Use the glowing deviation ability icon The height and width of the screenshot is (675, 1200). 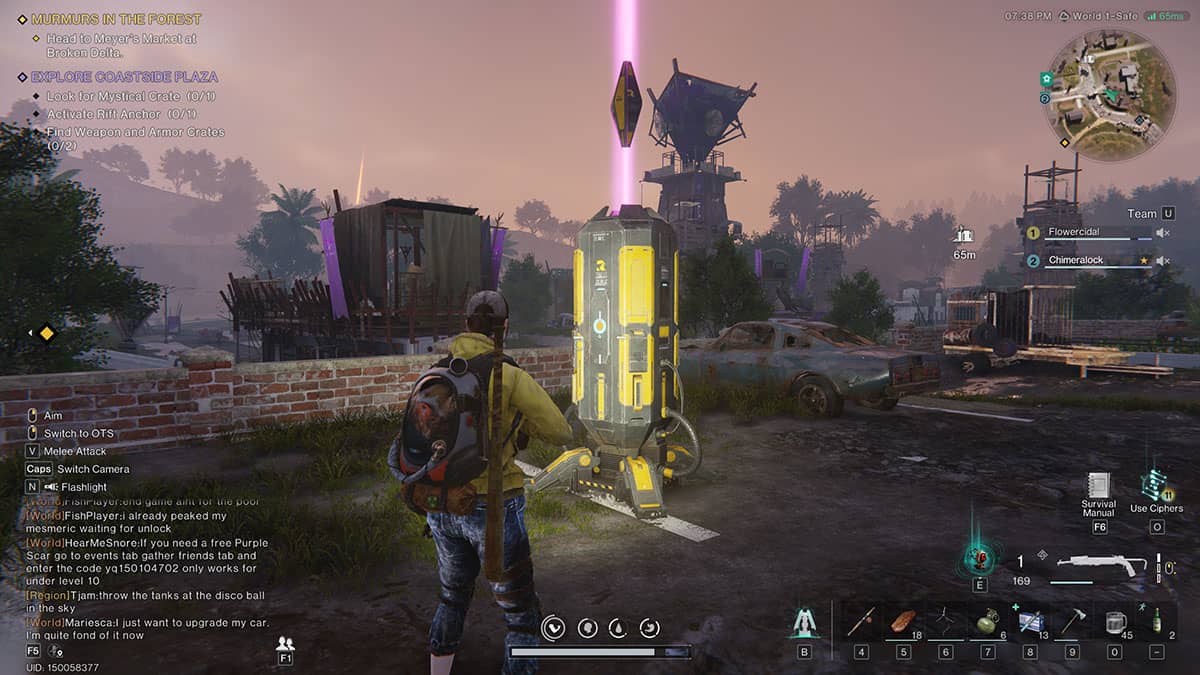(x=979, y=558)
